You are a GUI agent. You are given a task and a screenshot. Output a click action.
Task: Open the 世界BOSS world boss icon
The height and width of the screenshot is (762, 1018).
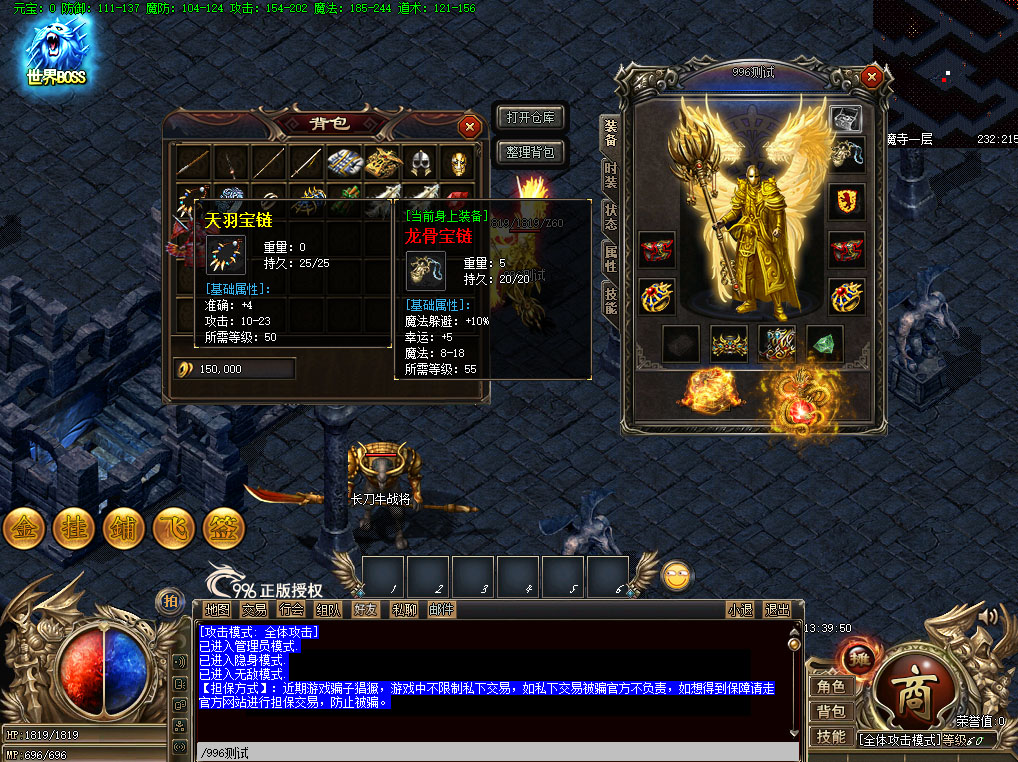click(56, 51)
